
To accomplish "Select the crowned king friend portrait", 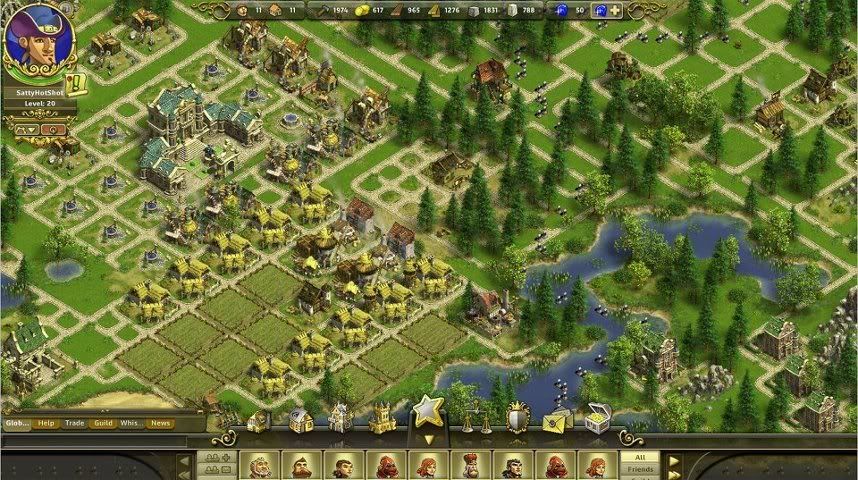I will (x=471, y=467).
